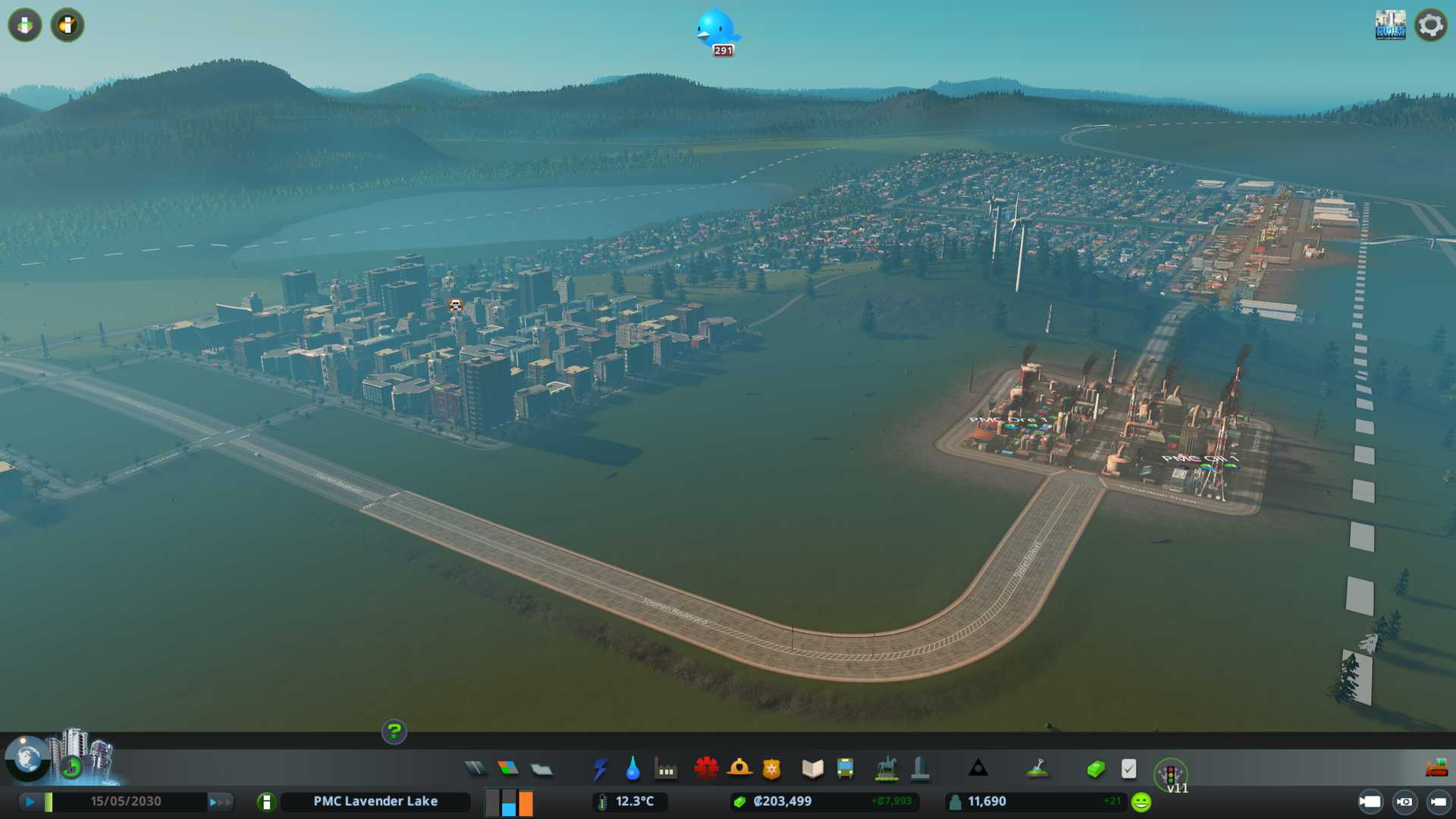Image resolution: width=1456 pixels, height=819 pixels.
Task: Open the Chirper blue bird feed
Action: [716, 30]
